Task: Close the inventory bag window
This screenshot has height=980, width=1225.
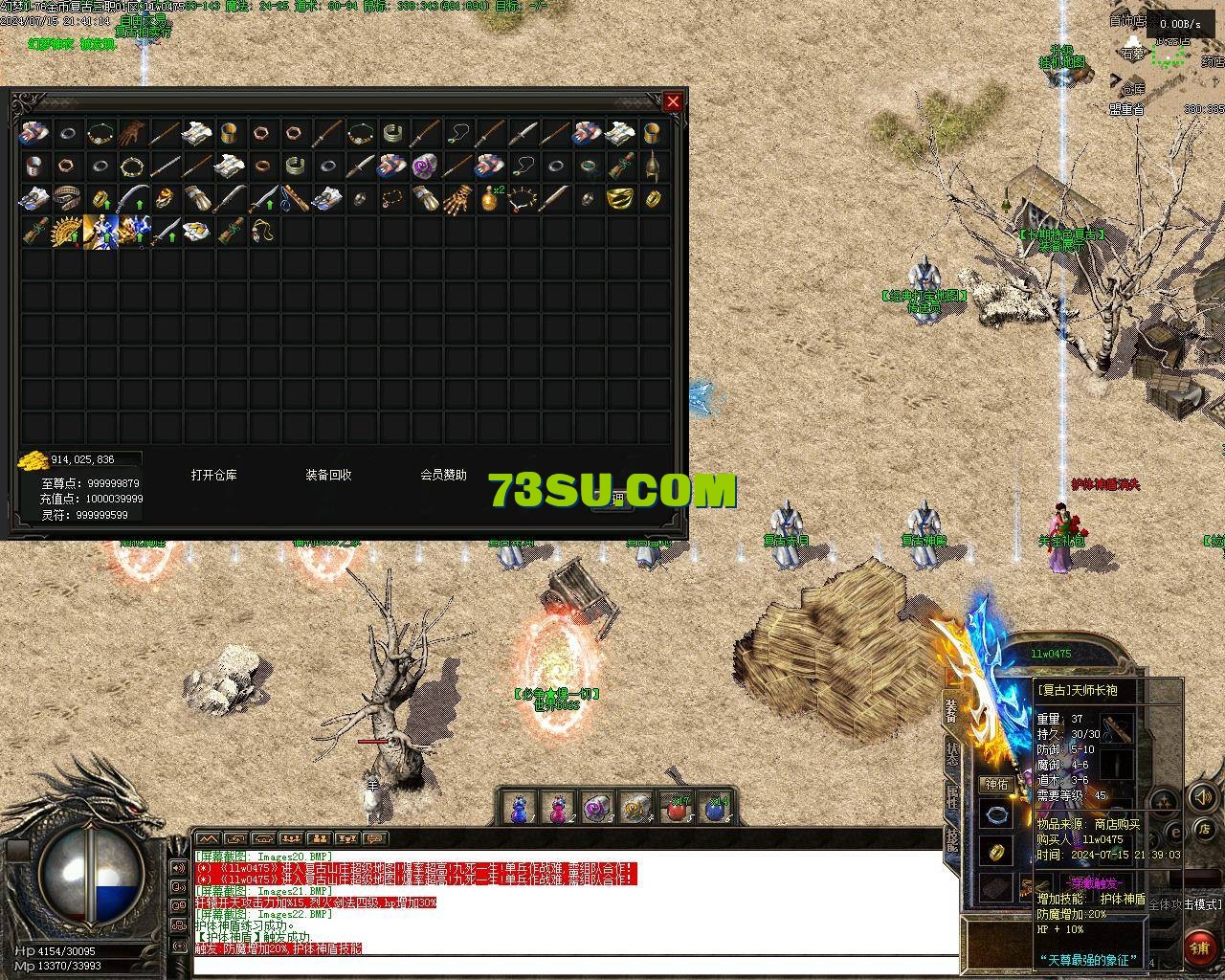Action: 674,101
